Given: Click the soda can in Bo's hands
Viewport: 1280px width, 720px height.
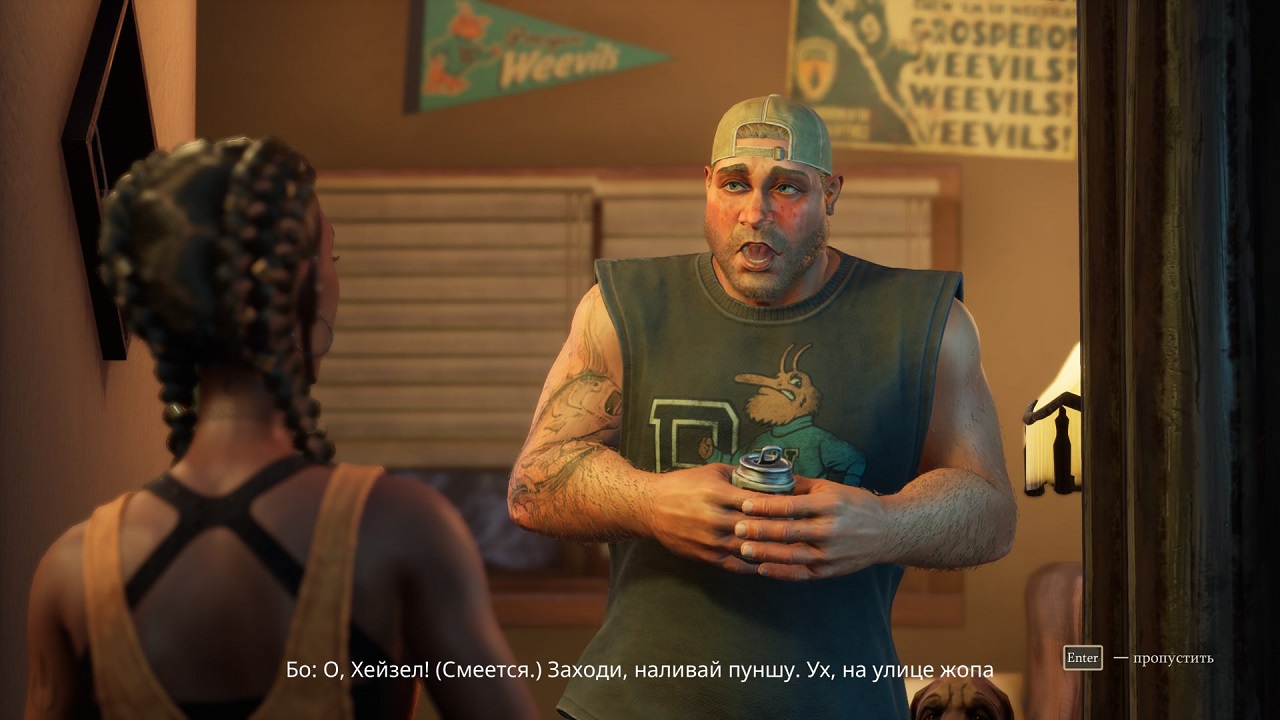Looking at the screenshot, I should [765, 480].
